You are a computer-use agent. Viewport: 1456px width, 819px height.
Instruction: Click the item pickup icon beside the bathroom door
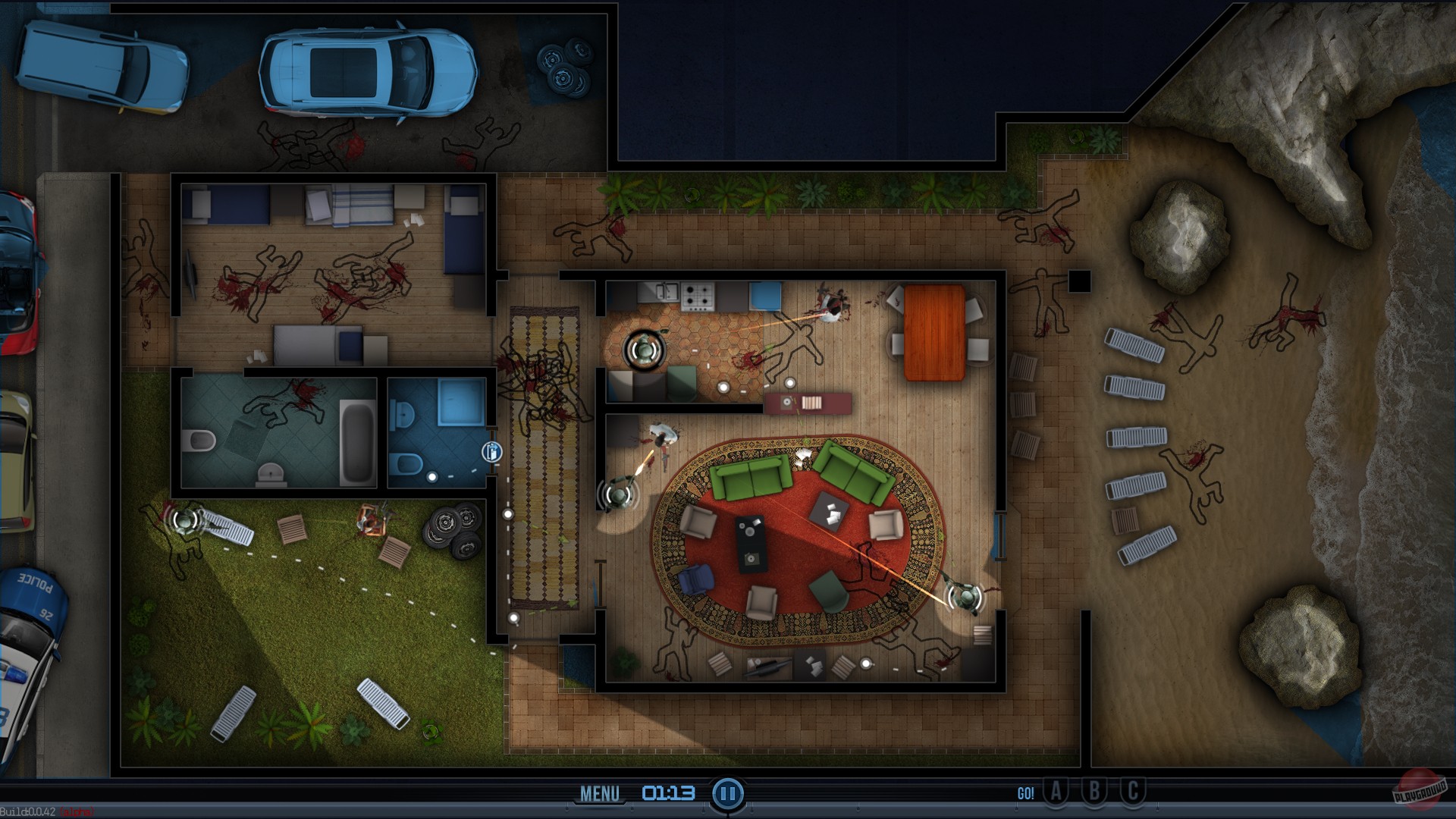[x=491, y=453]
